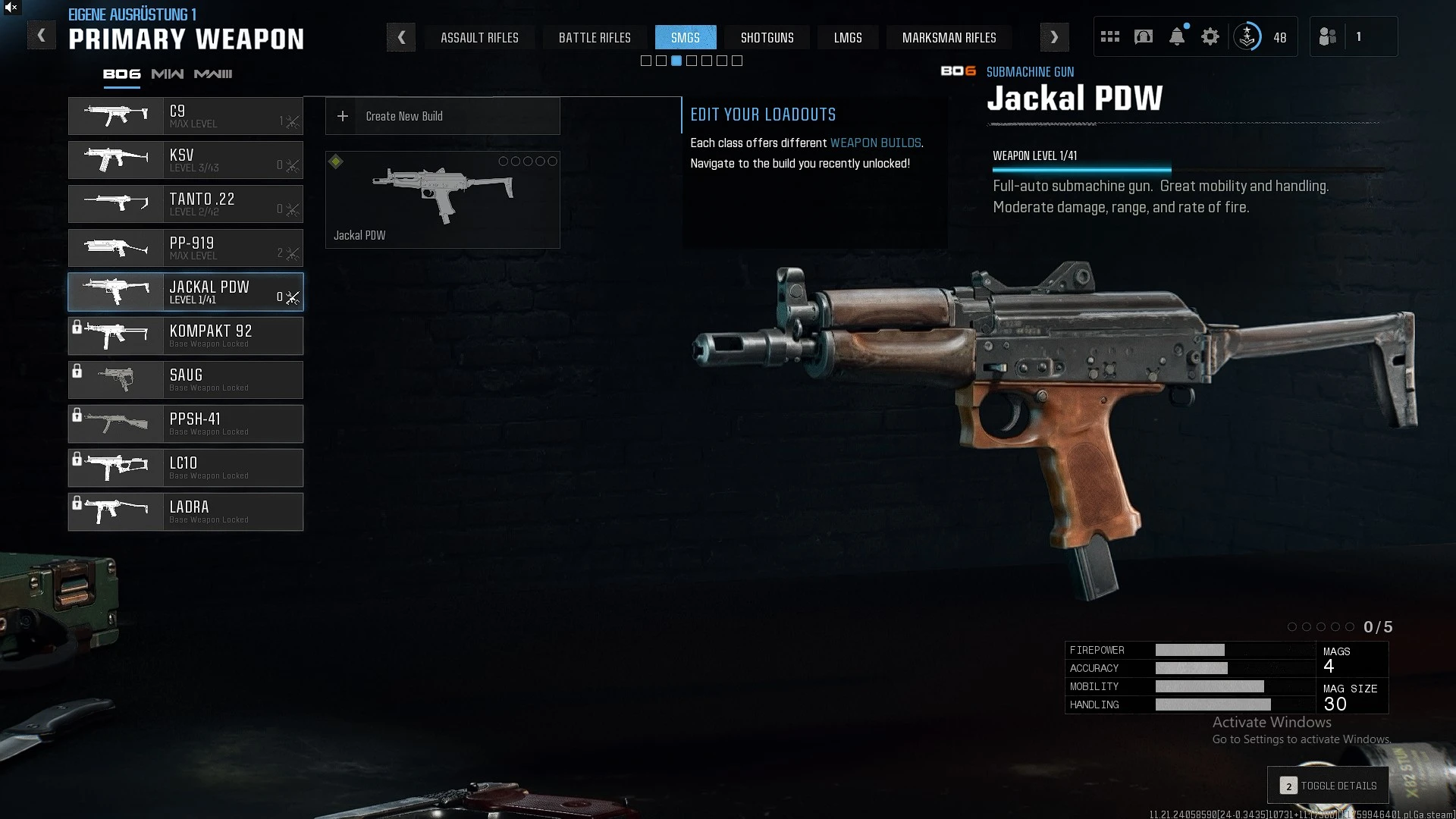This screenshot has height=819, width=1456.
Task: Choose the locked Kompakt 92
Action: coord(186,336)
